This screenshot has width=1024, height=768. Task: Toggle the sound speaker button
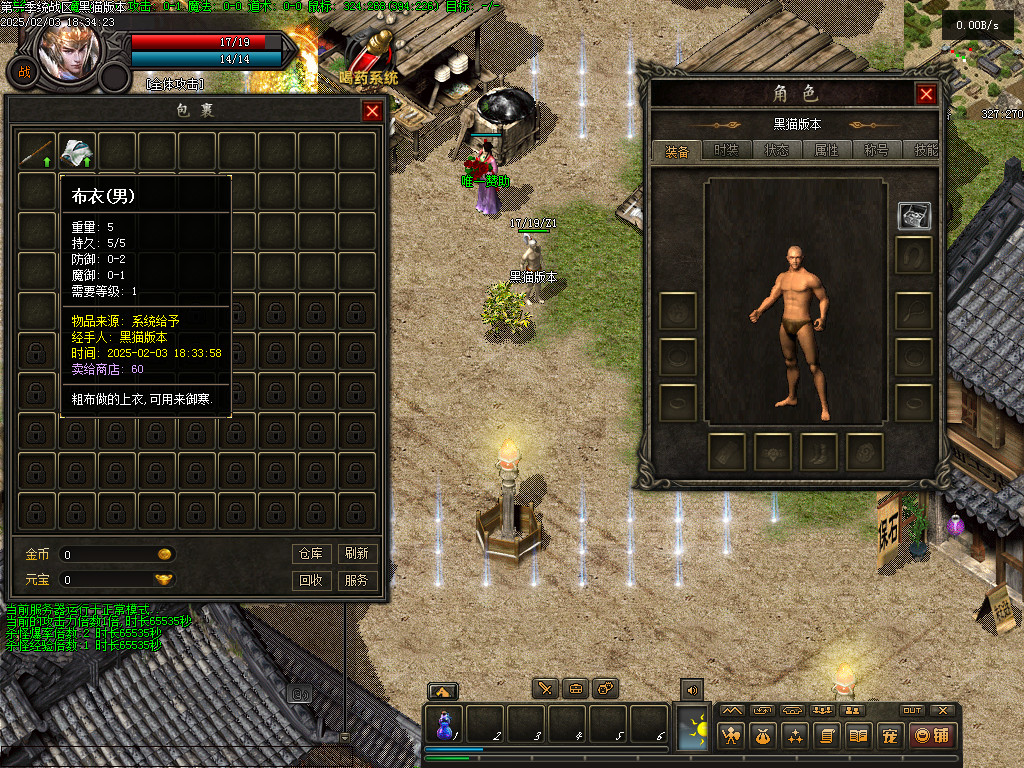tap(691, 689)
